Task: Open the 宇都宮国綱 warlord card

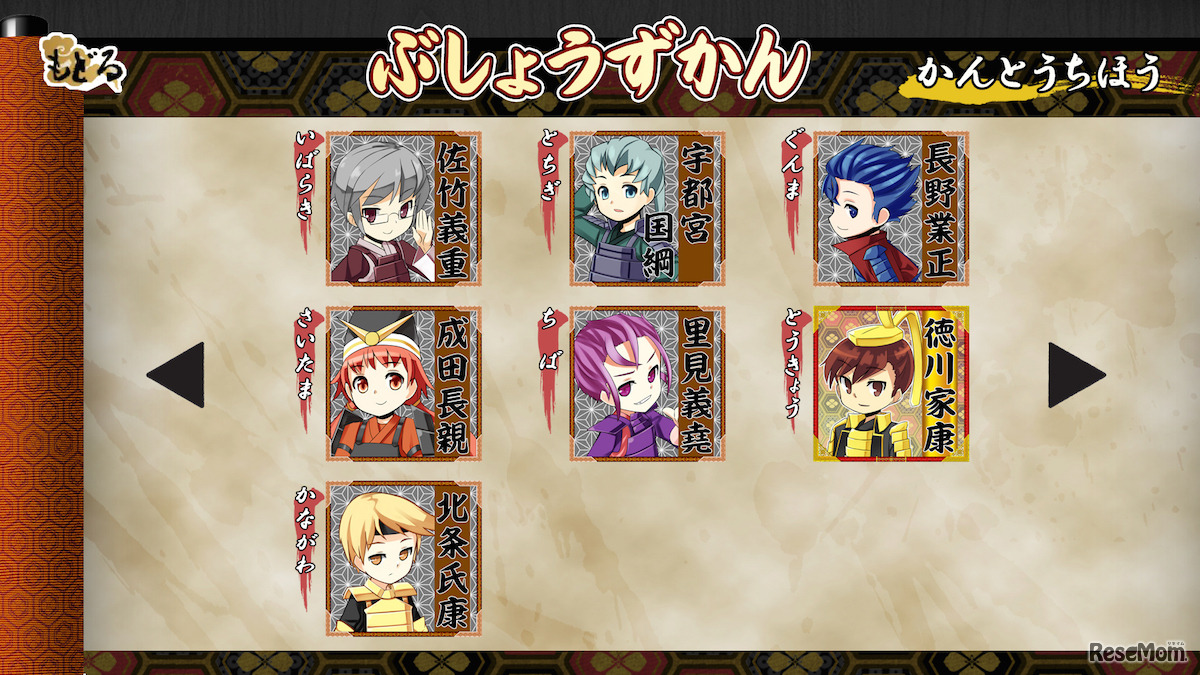Action: pyautogui.click(x=647, y=209)
